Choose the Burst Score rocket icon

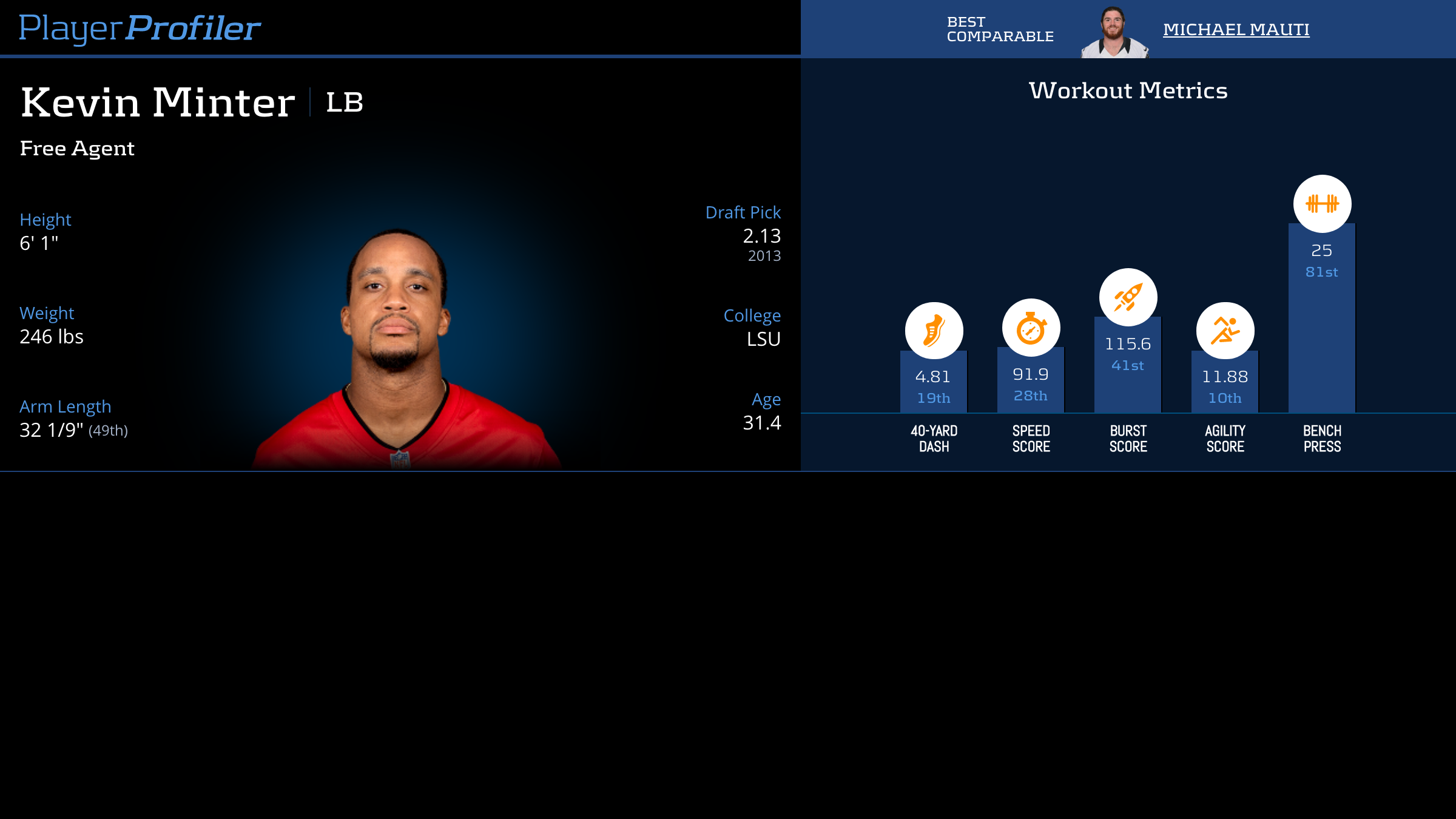pyautogui.click(x=1128, y=297)
